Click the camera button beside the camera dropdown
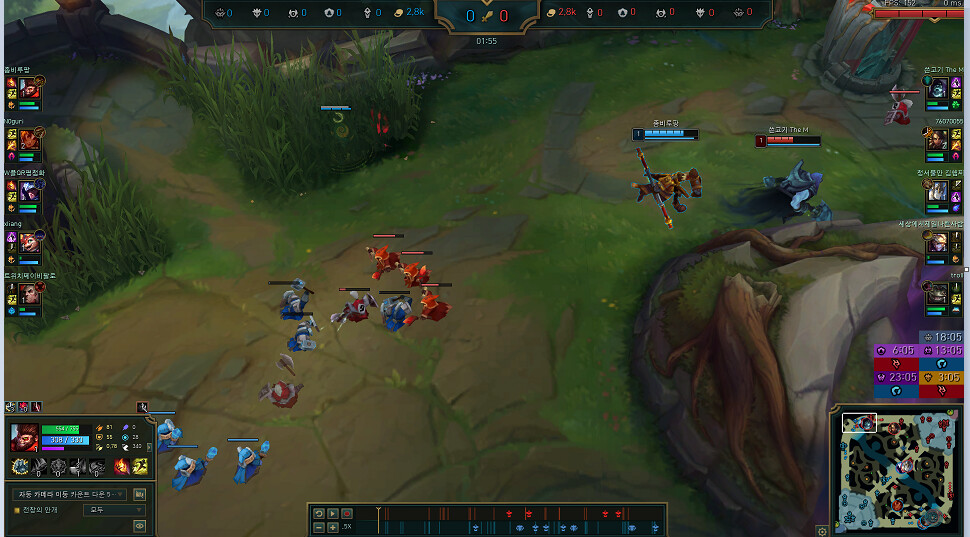Image resolution: width=970 pixels, height=537 pixels. (x=139, y=494)
